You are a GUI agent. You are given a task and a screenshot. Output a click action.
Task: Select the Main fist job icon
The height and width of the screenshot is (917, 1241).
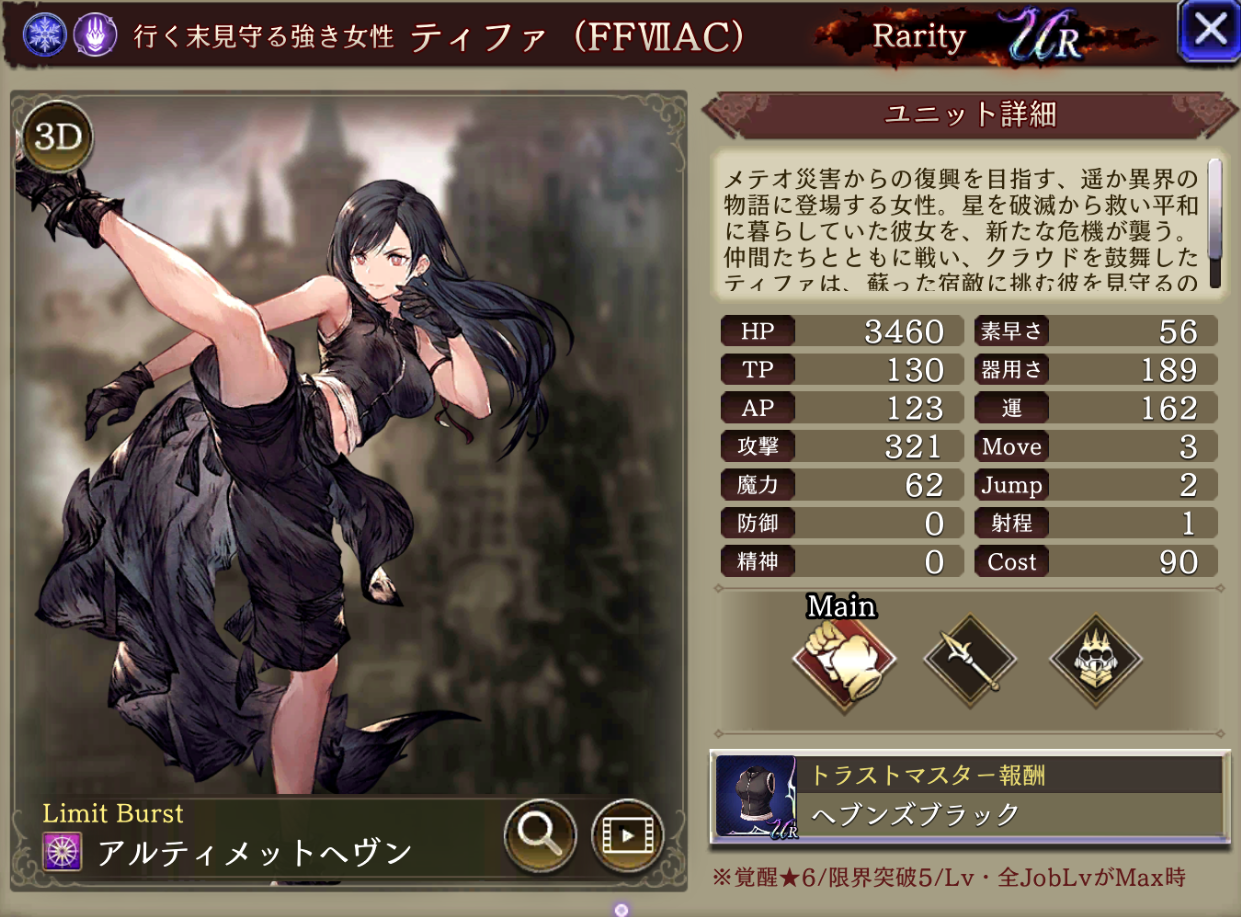click(843, 660)
